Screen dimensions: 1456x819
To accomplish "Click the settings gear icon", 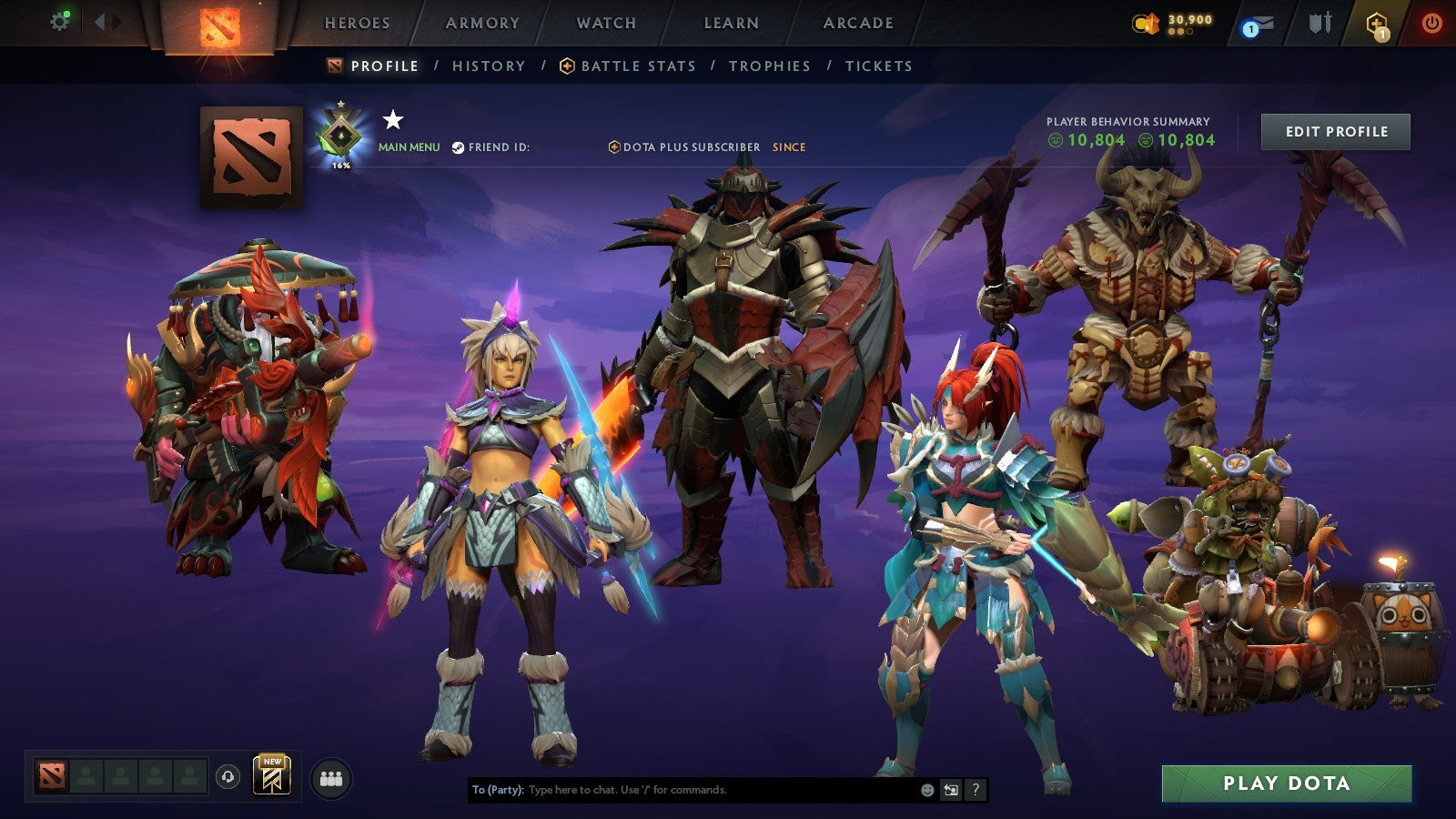I will coord(60,20).
